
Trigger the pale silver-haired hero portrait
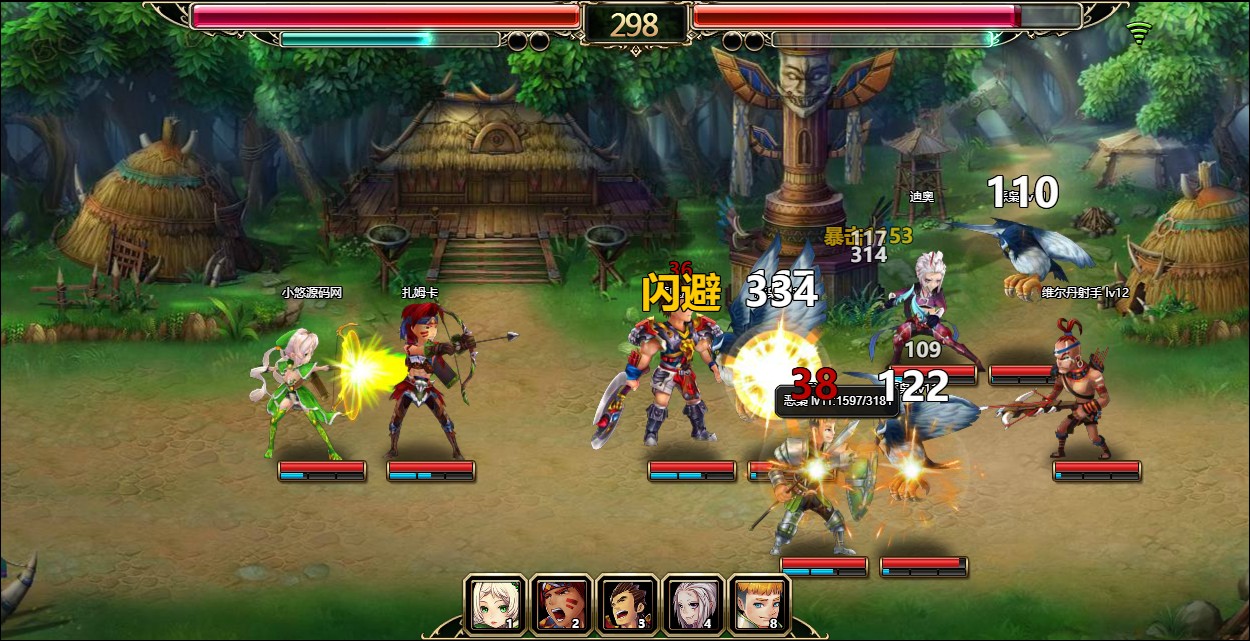pyautogui.click(x=693, y=603)
